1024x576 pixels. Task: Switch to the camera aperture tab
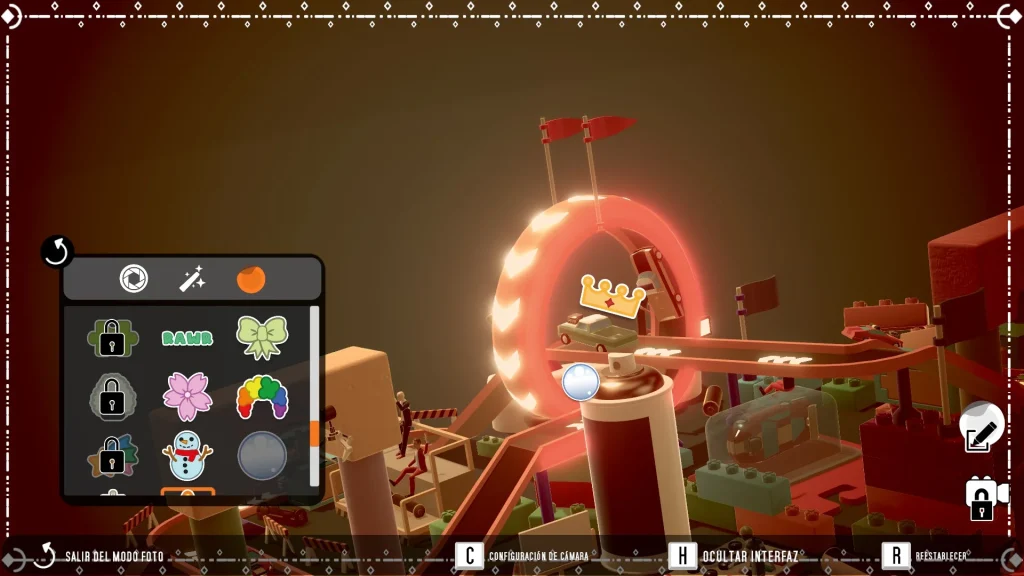click(x=134, y=279)
